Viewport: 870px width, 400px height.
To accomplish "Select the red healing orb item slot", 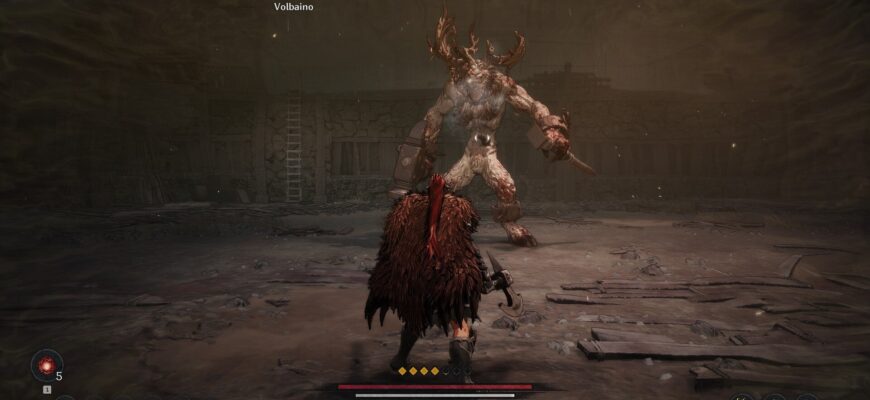I will [46, 364].
